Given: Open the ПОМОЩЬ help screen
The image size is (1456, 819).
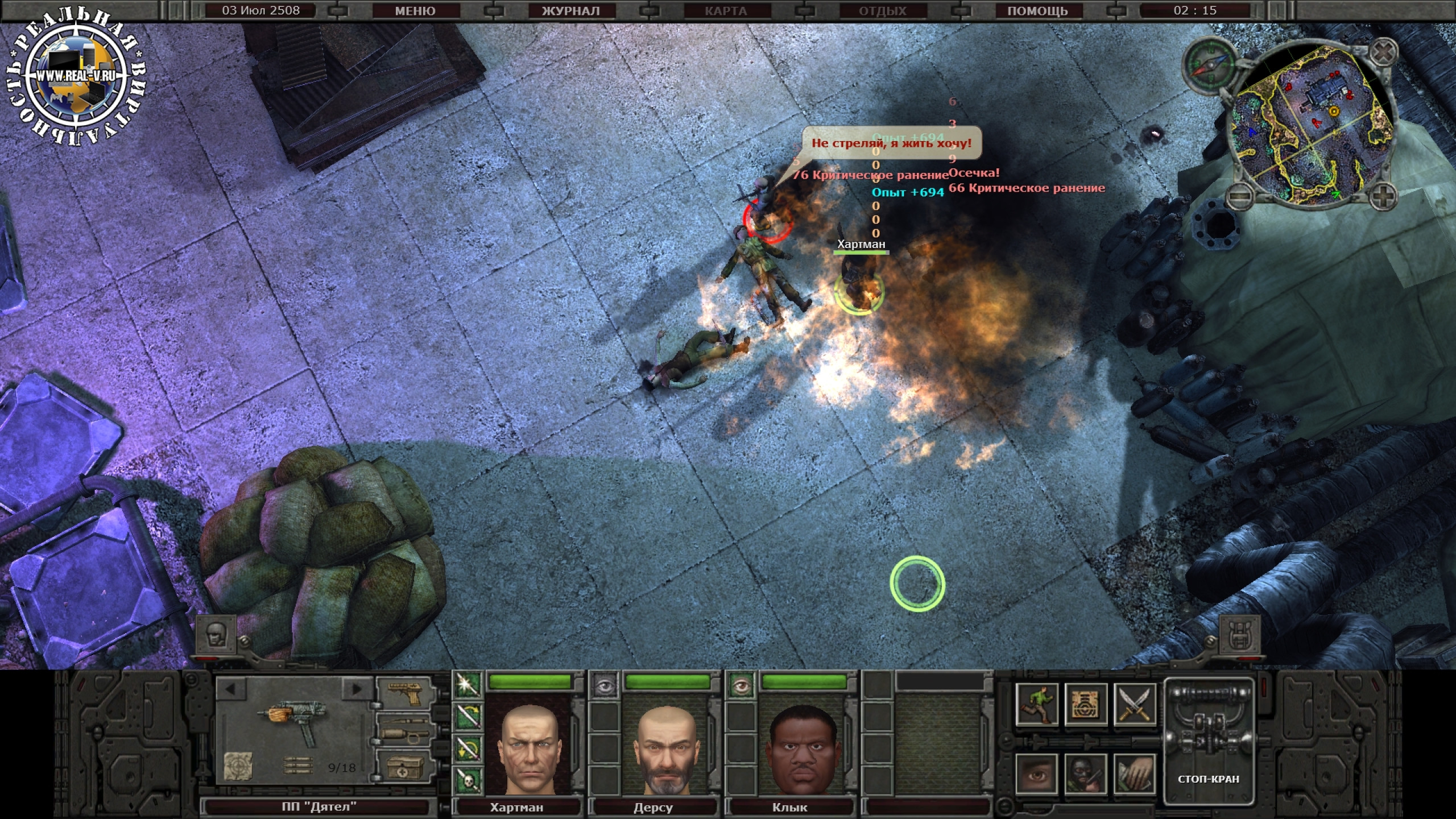Looking at the screenshot, I should coord(1037,11).
